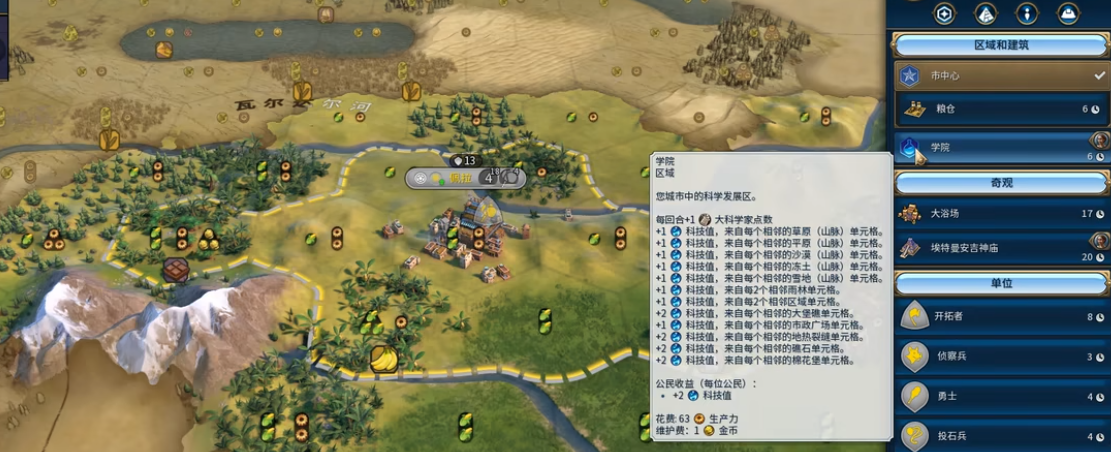Viewport: 1111px width, 452px height.
Task: Click the banner's production icon beside population
Action: [x=510, y=178]
